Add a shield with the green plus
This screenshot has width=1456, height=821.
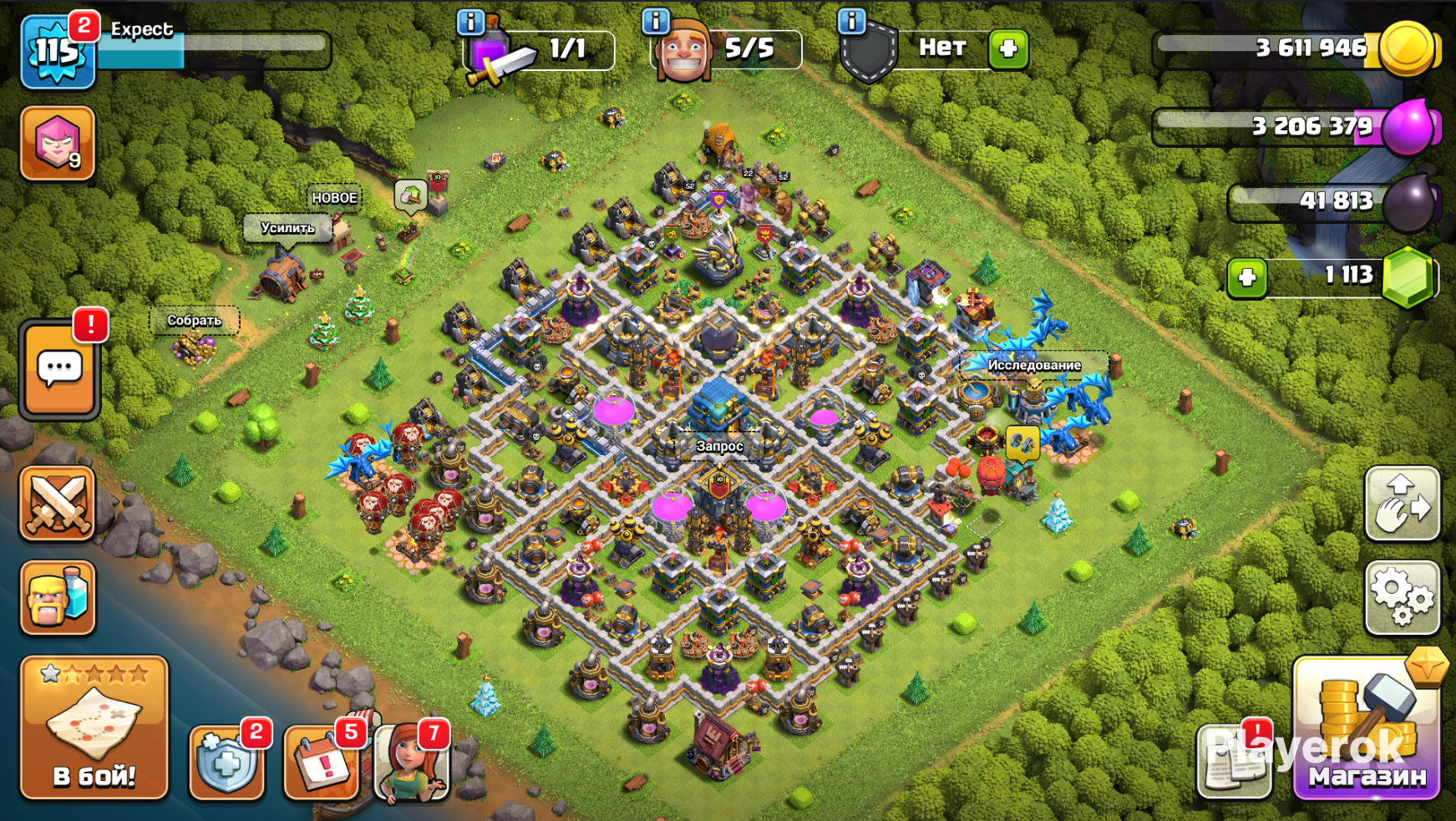[1008, 48]
